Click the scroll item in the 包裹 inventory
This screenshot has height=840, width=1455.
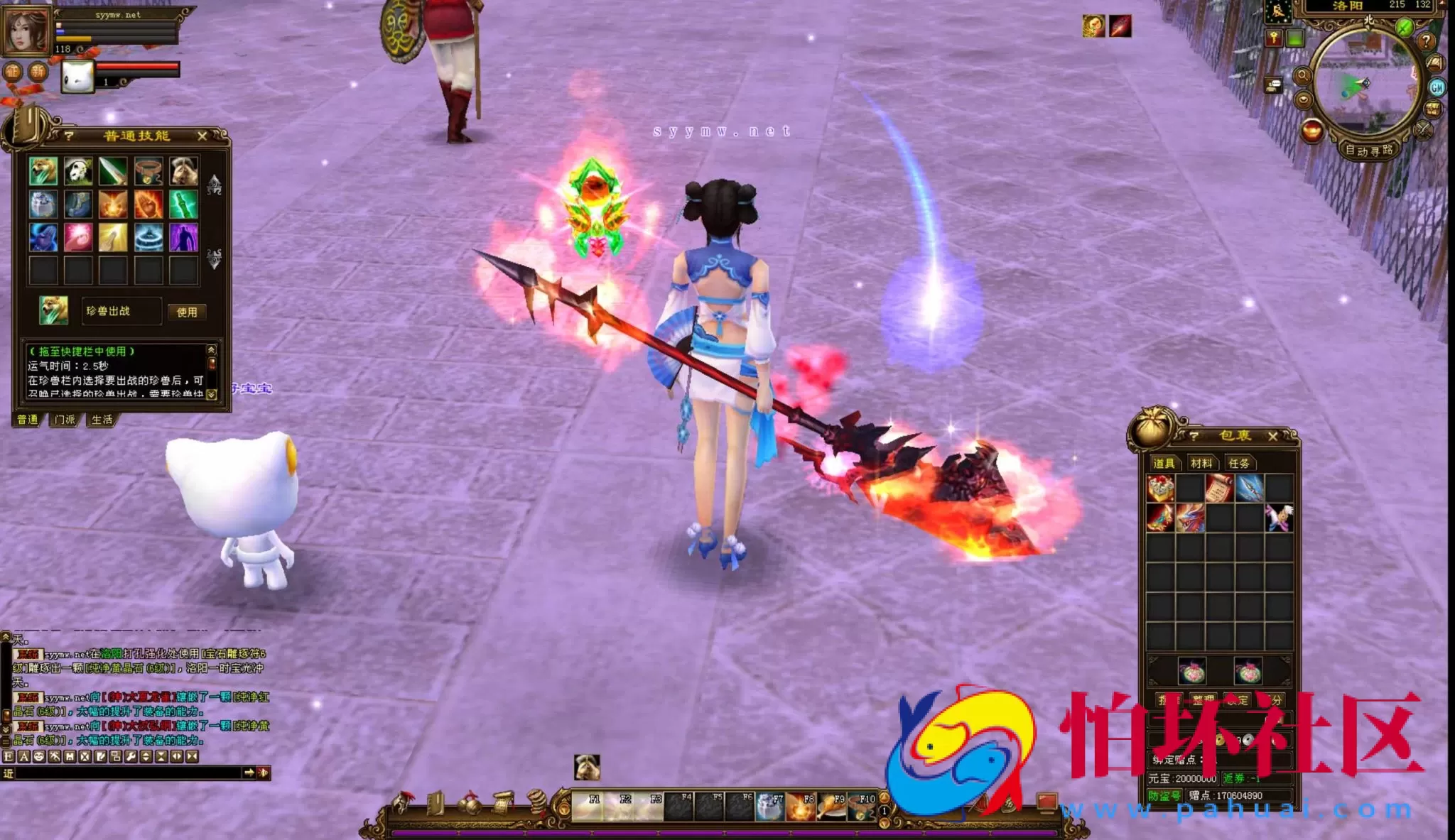[1218, 488]
